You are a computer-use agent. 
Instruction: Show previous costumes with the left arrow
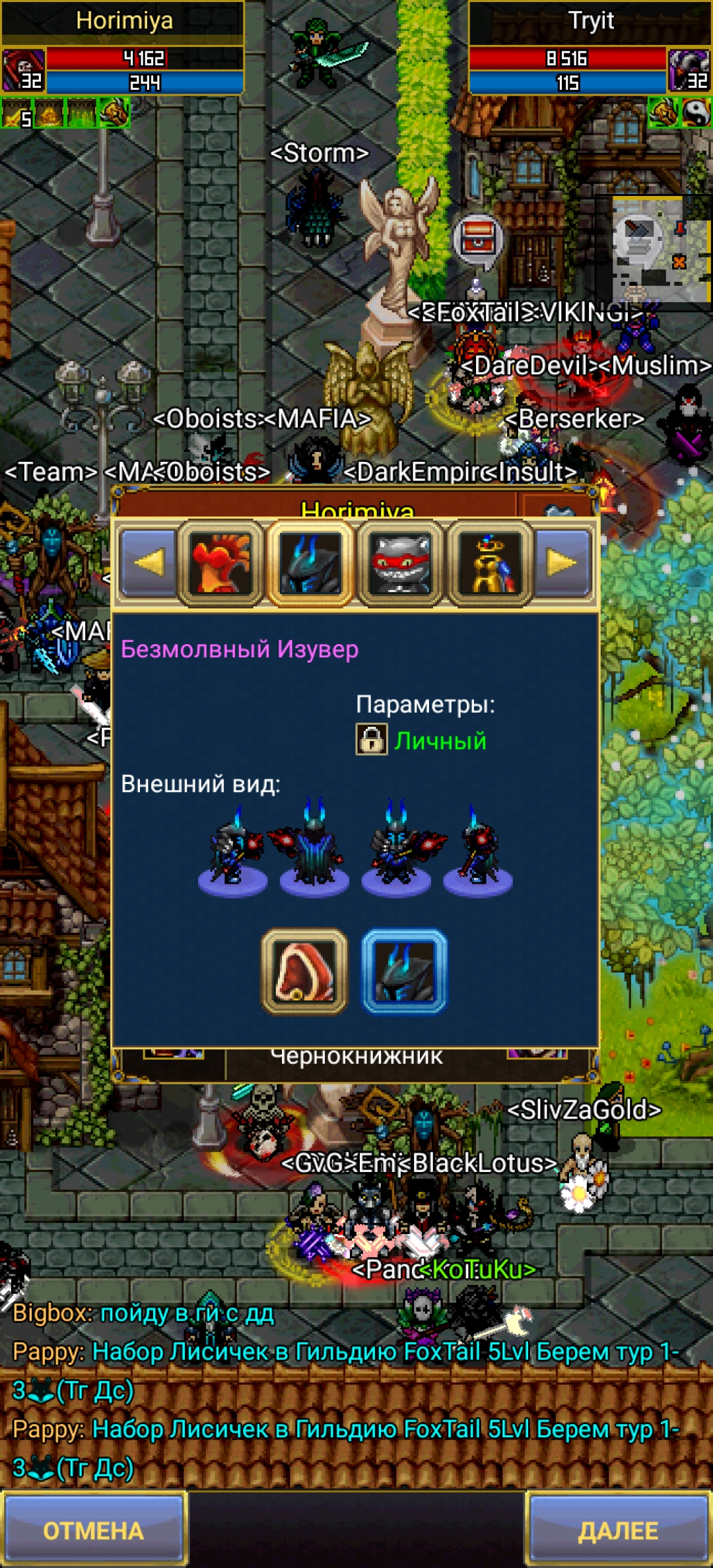(149, 563)
